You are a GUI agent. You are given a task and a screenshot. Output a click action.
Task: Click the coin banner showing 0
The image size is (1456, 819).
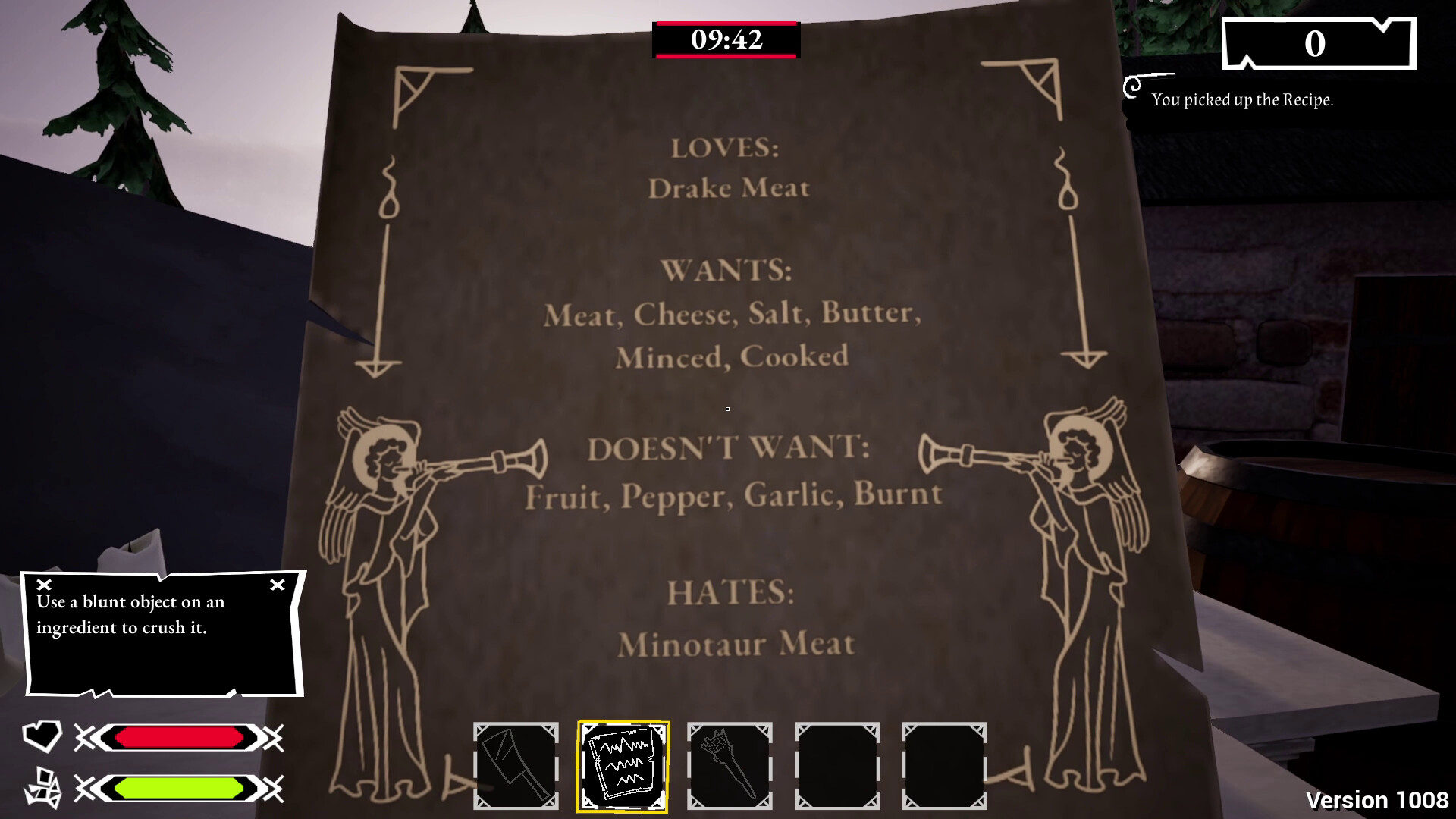point(1318,42)
